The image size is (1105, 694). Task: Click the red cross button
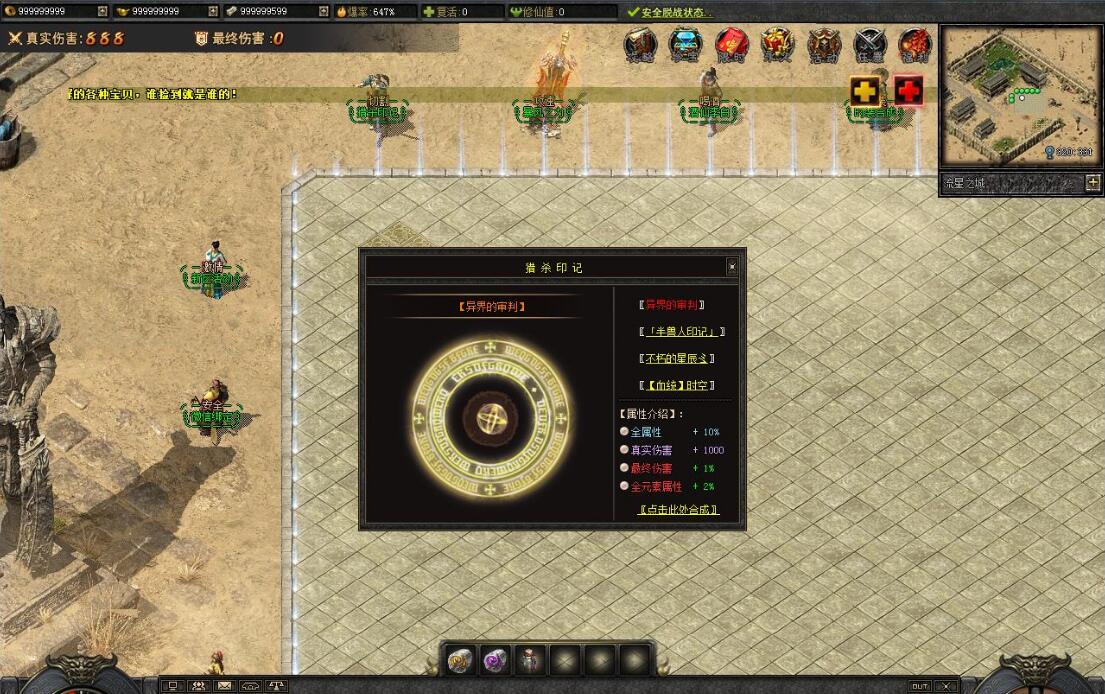908,91
